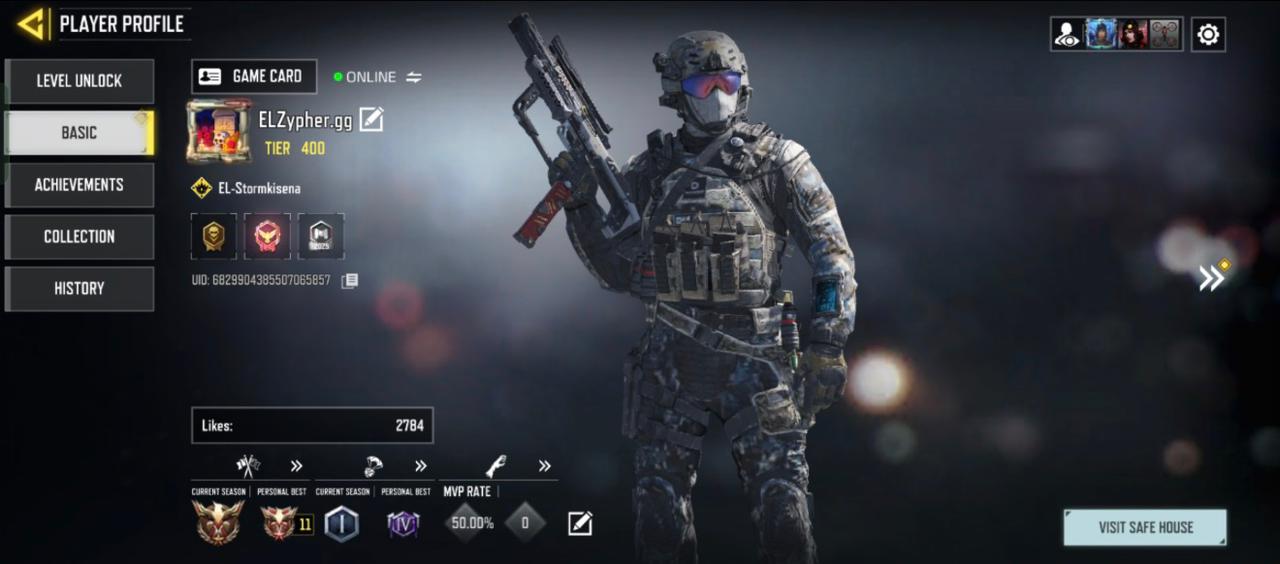Select the gold rank medal badge
The width and height of the screenshot is (1280, 564).
(x=214, y=236)
